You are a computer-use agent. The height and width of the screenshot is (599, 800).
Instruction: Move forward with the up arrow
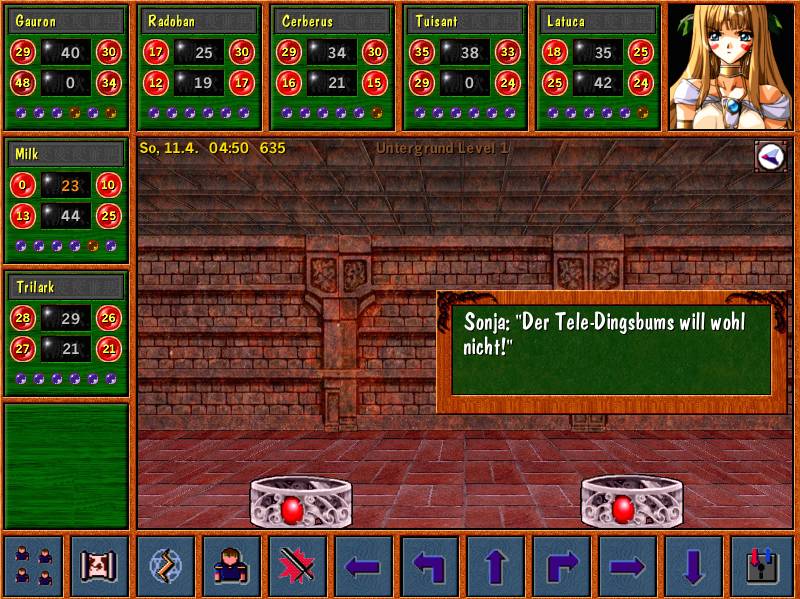click(496, 566)
